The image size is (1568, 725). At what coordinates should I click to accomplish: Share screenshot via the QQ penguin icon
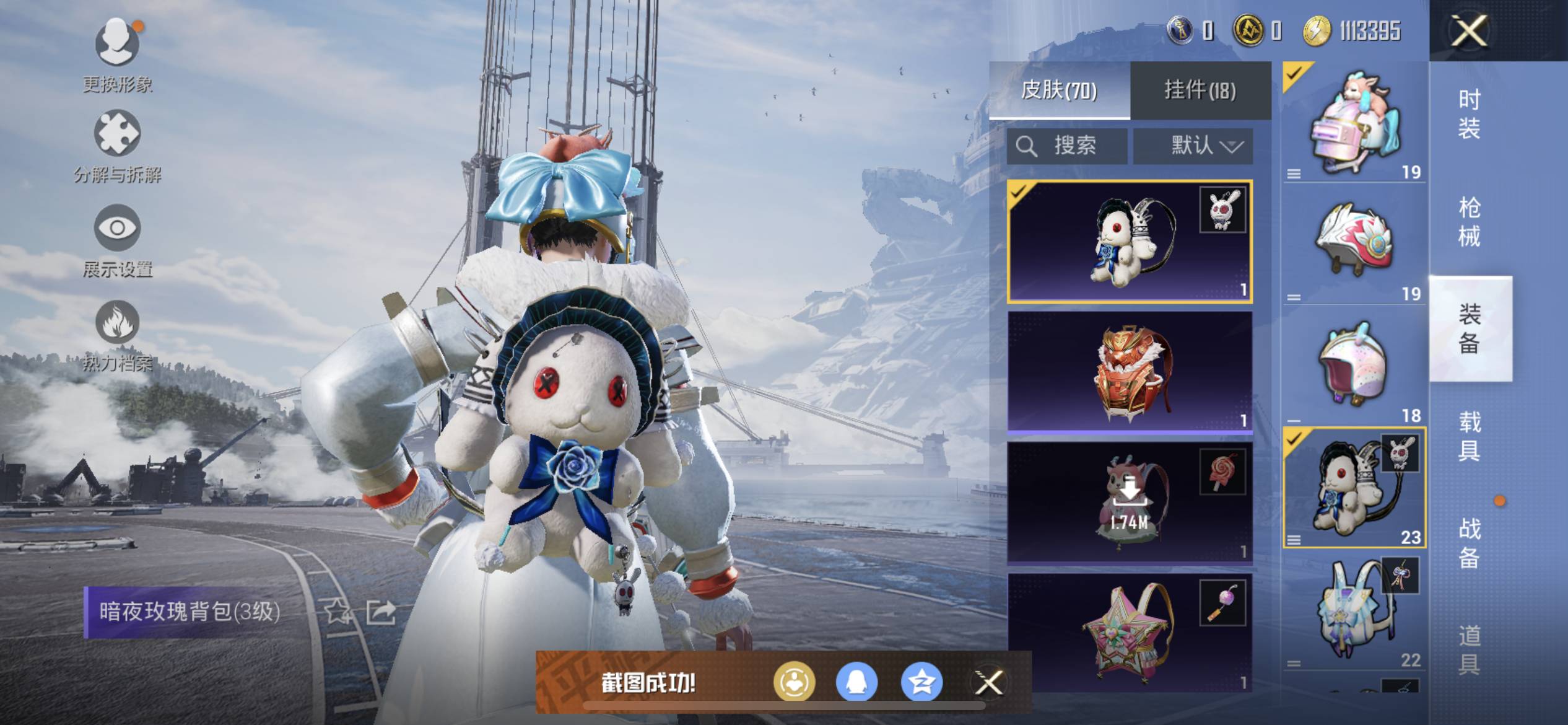coord(857,683)
